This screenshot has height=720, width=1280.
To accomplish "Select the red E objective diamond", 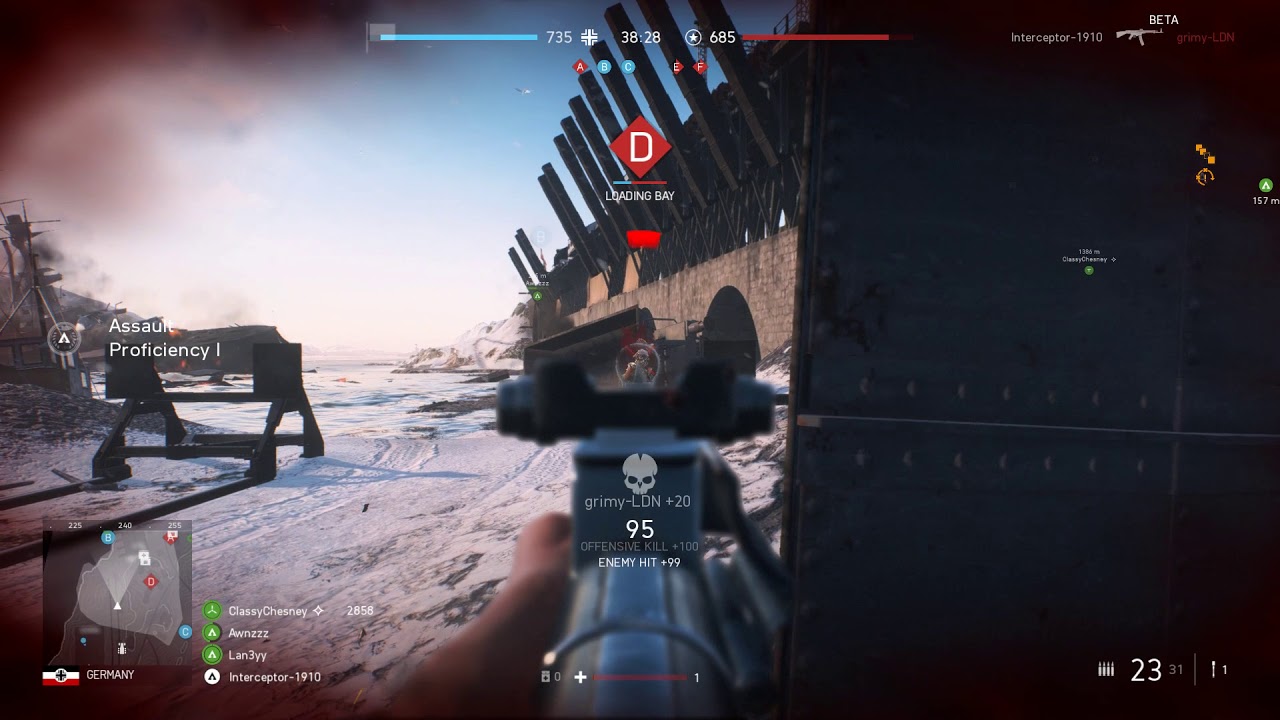I will [677, 66].
